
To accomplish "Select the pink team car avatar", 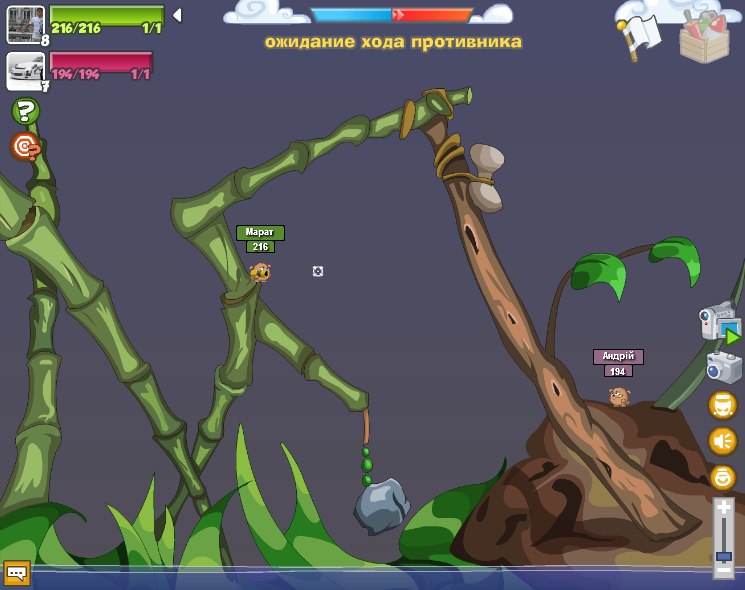I will pyautogui.click(x=24, y=69).
